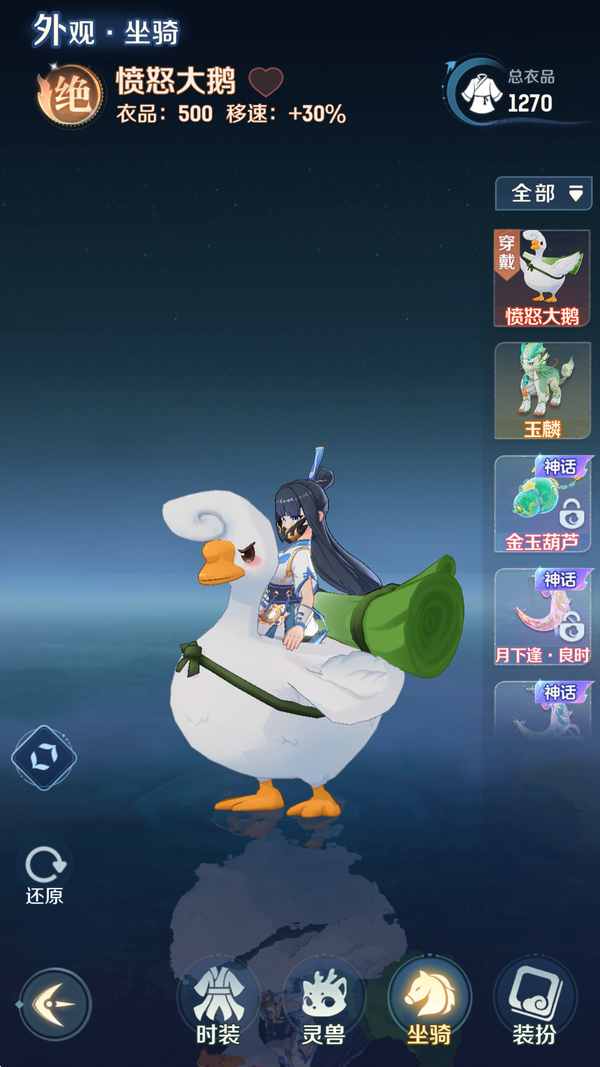
Task: Switch to the 时装 tab
Action: [x=218, y=1003]
